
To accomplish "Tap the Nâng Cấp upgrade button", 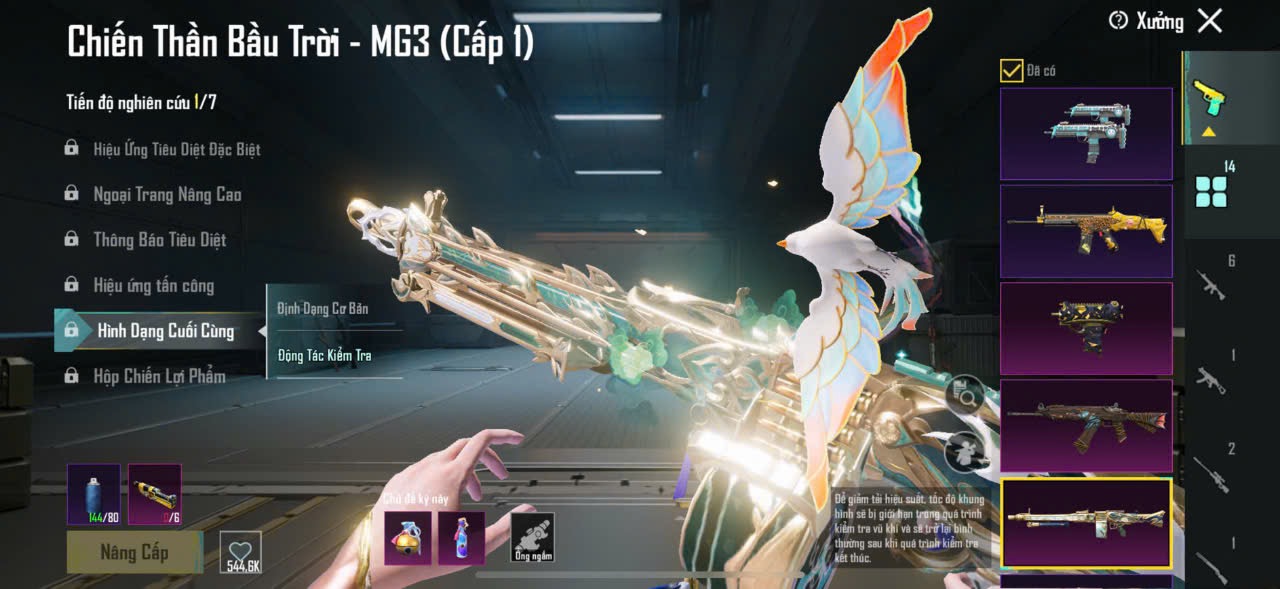I will [134, 552].
